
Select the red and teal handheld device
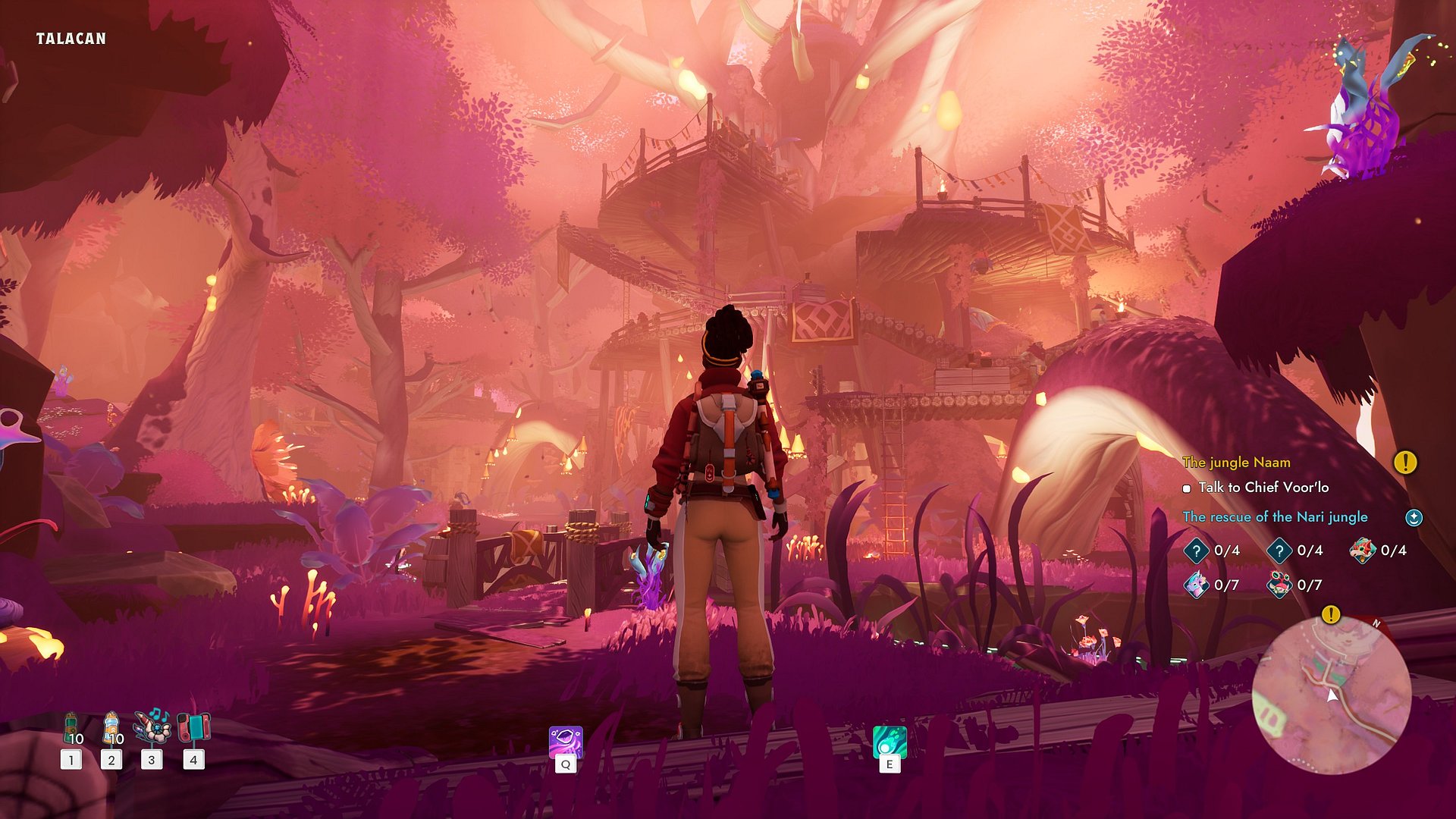(x=193, y=728)
